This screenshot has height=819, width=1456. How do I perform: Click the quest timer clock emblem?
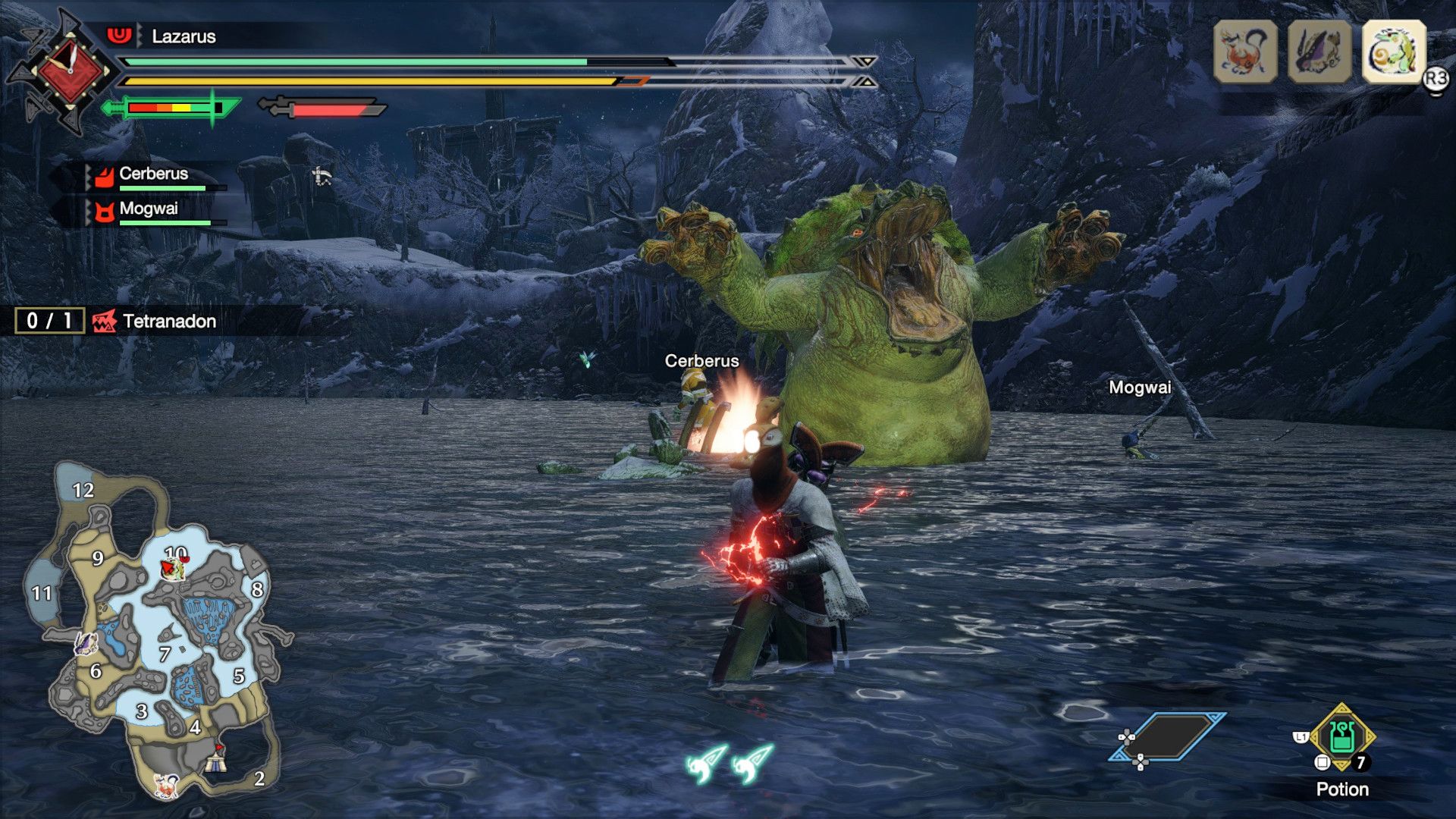coord(69,71)
